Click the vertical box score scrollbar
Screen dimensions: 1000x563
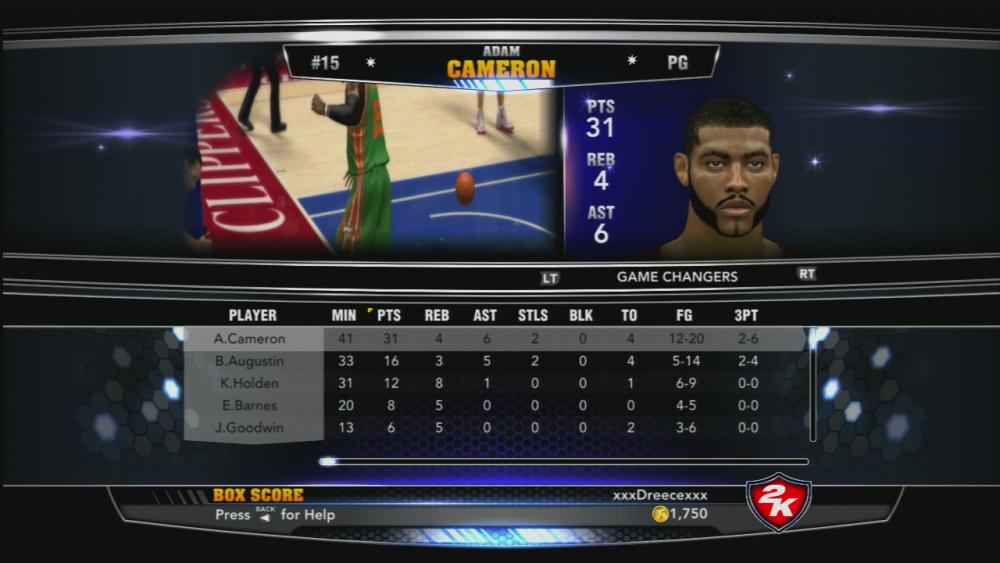click(x=813, y=385)
